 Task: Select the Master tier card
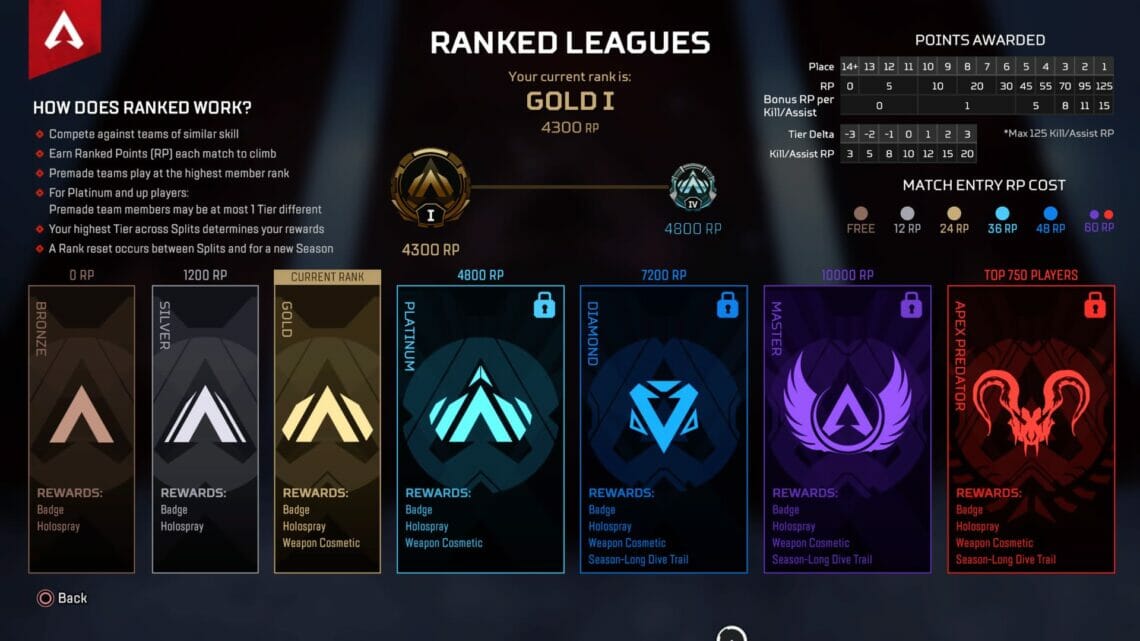(x=847, y=429)
